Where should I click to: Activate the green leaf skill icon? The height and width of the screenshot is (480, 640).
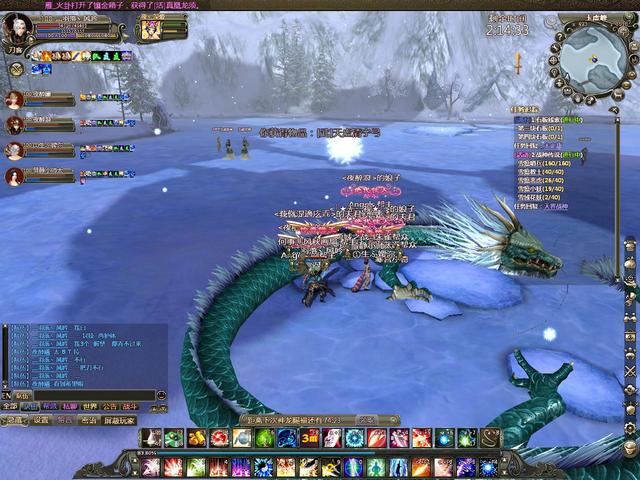265,438
